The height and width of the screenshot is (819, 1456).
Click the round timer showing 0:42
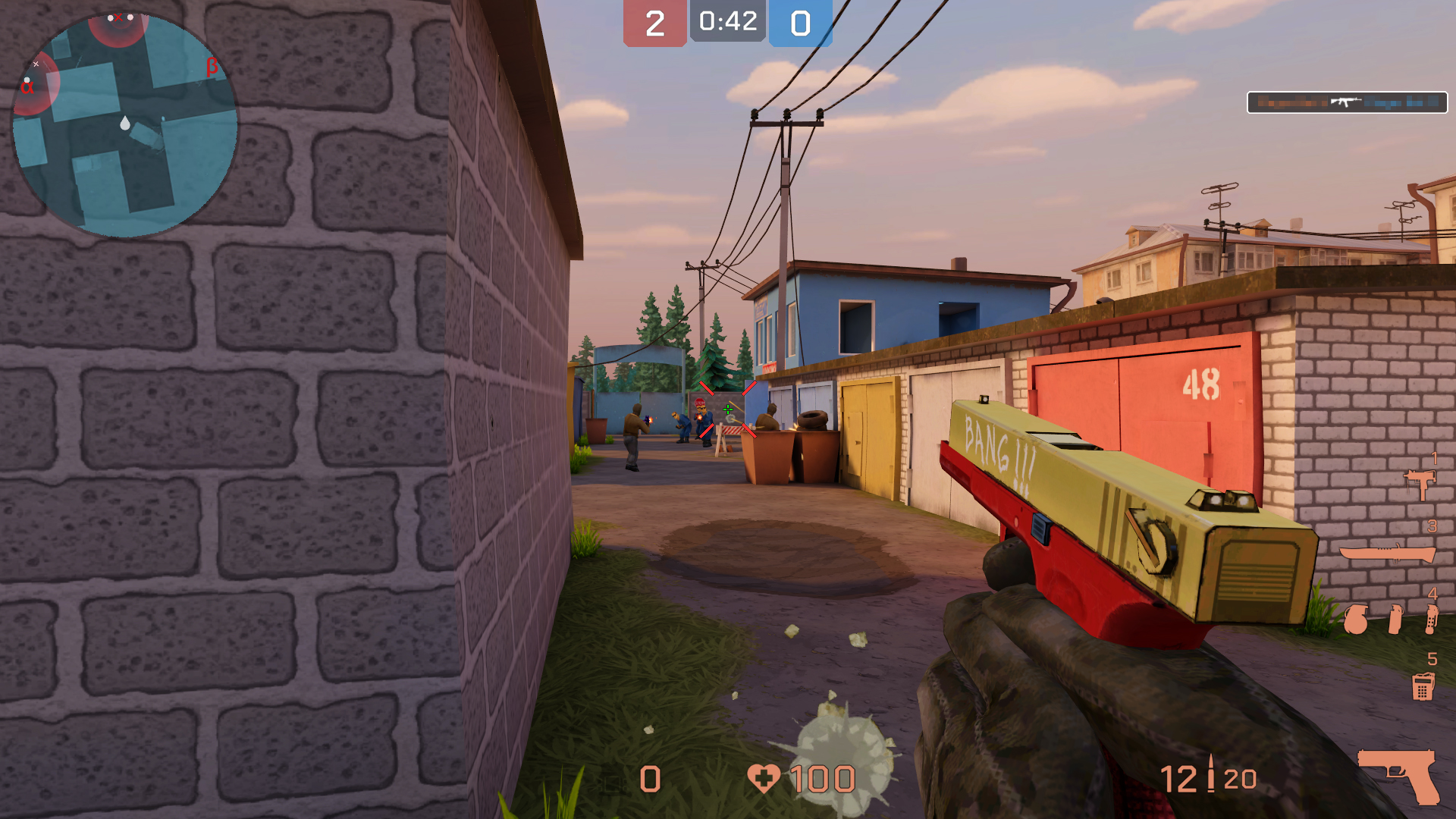pos(726,21)
